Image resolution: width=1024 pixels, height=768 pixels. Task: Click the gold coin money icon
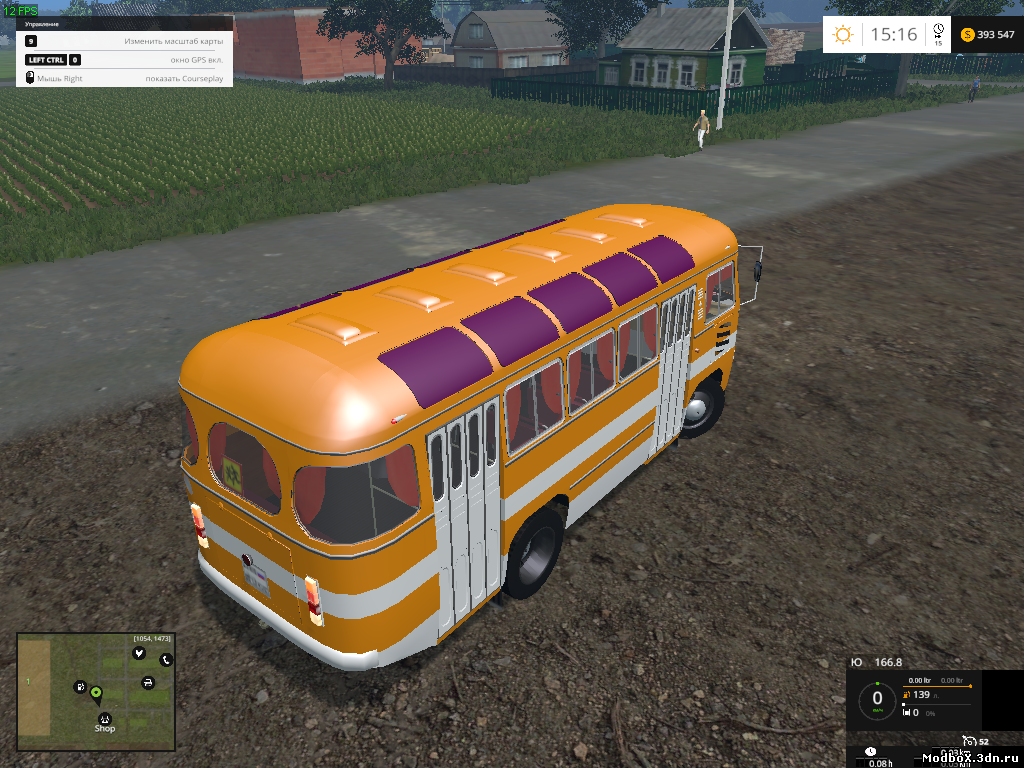[967, 35]
